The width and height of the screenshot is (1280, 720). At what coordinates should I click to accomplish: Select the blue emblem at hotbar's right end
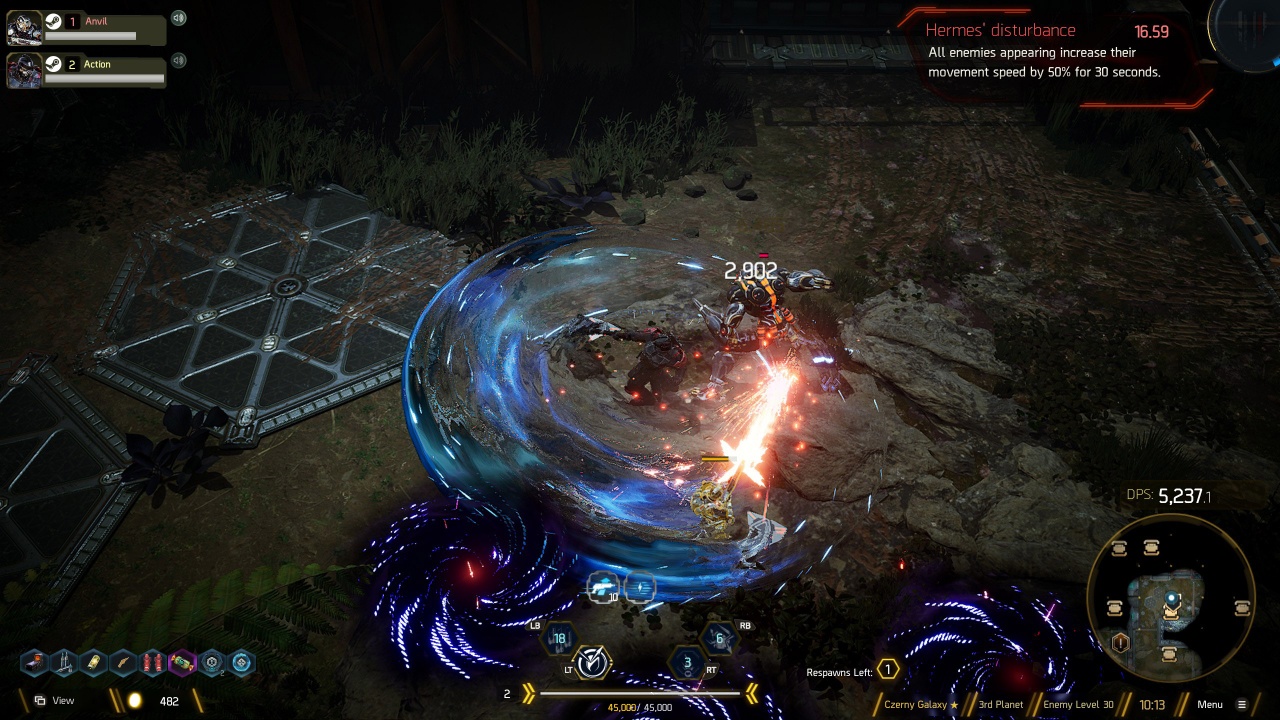241,662
